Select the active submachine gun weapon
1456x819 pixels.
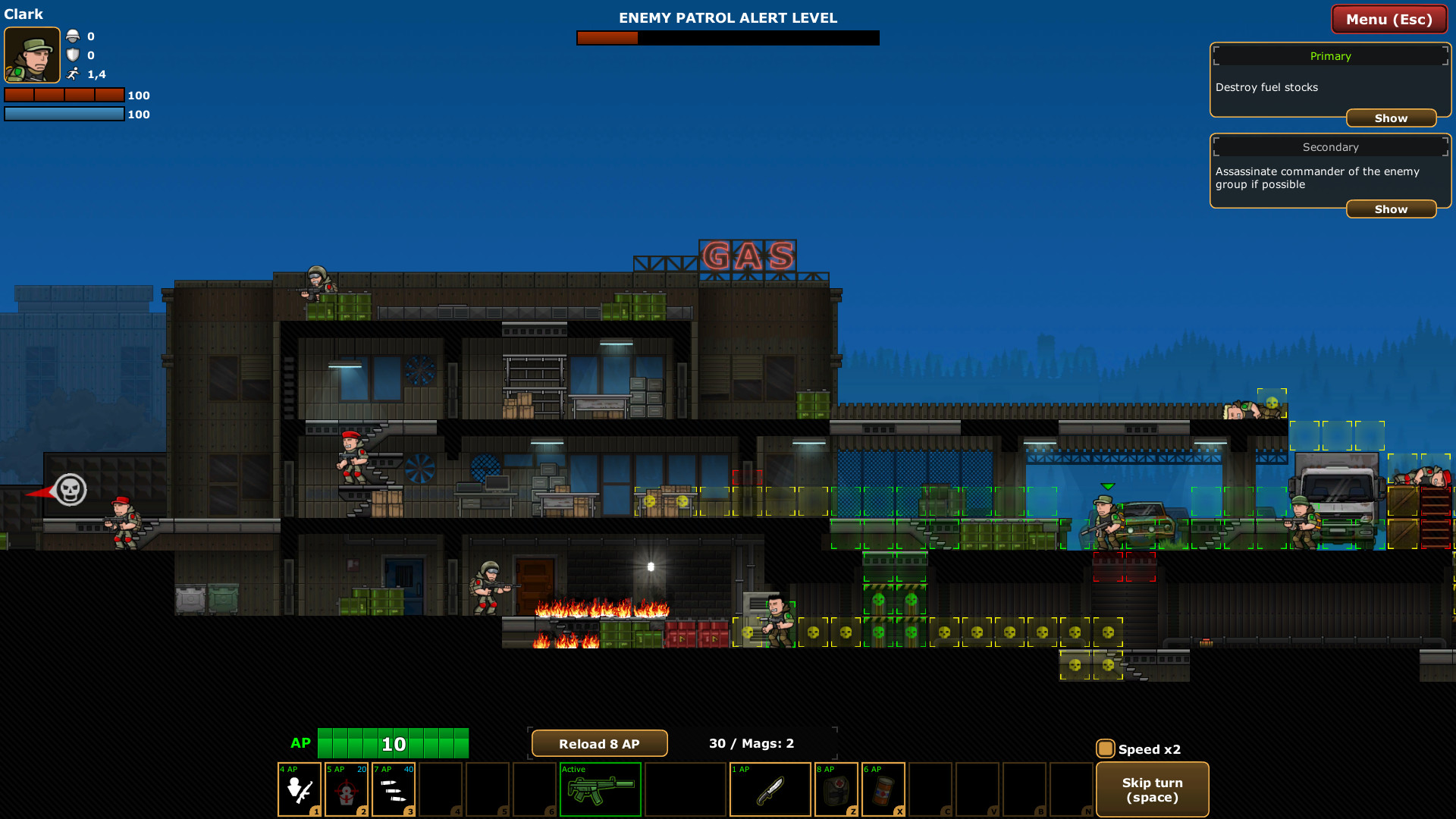pos(599,789)
